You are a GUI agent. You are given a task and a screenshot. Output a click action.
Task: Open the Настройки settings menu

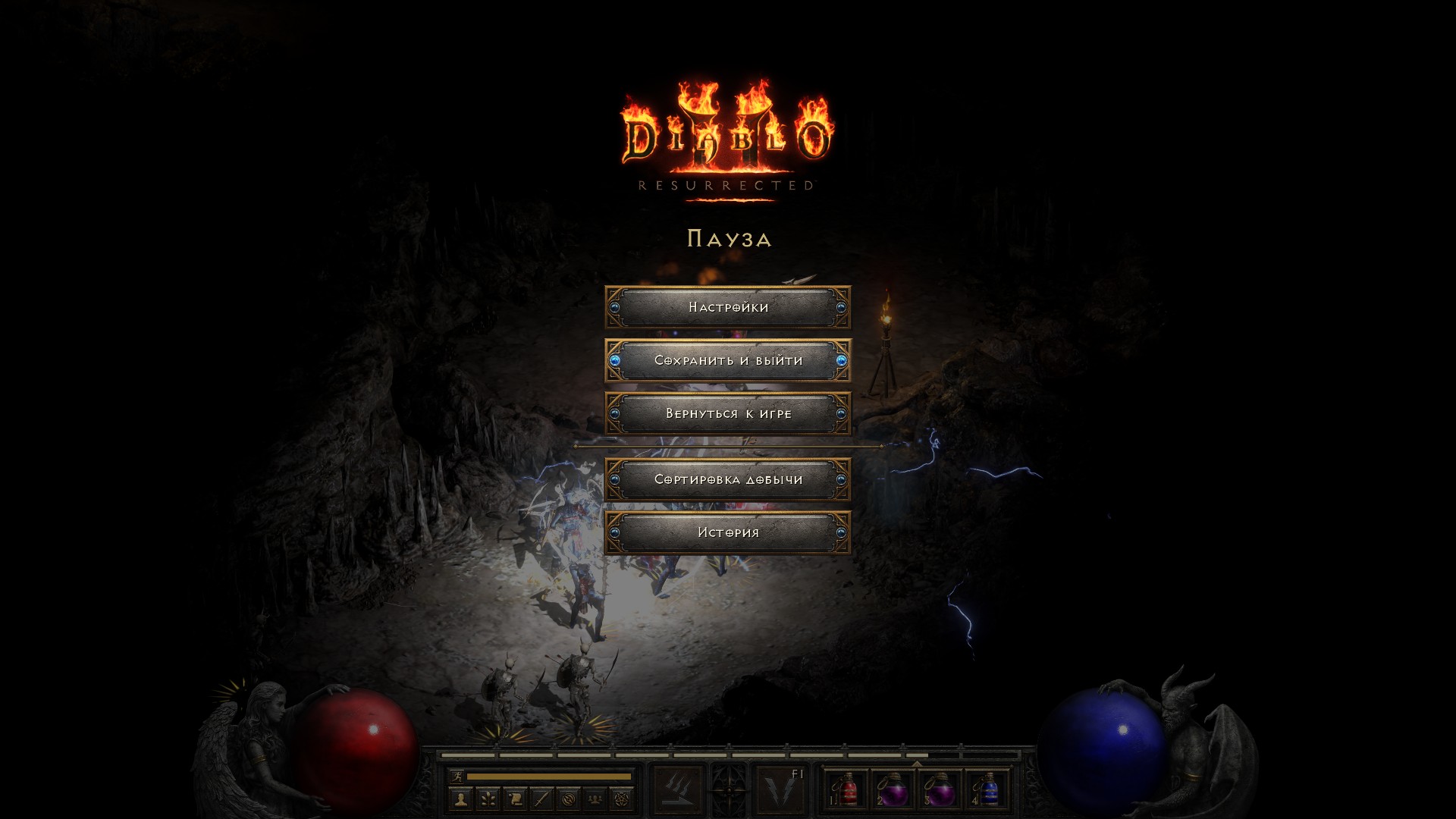(x=728, y=307)
